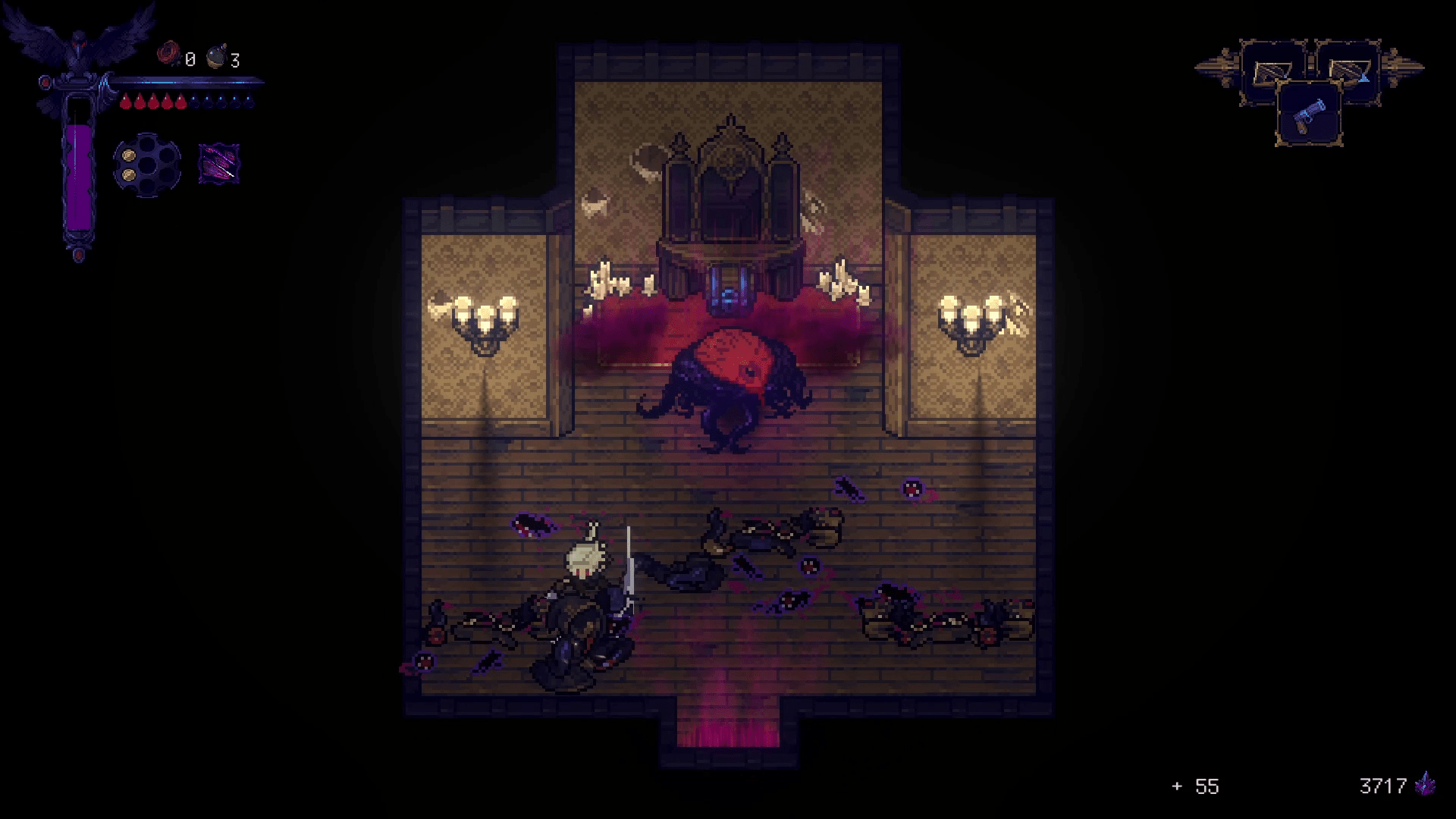Click the red rose item icon
1456x819 pixels.
click(x=168, y=55)
